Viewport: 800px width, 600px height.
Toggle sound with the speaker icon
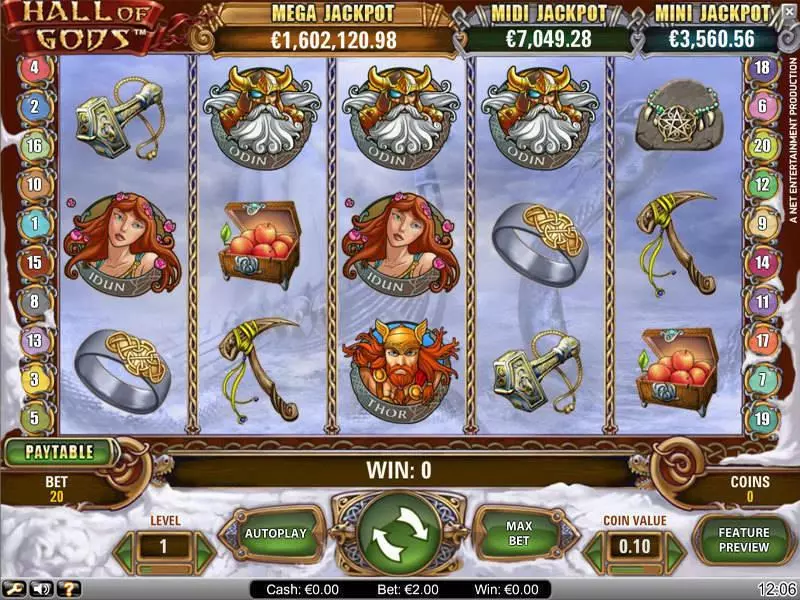pos(43,589)
